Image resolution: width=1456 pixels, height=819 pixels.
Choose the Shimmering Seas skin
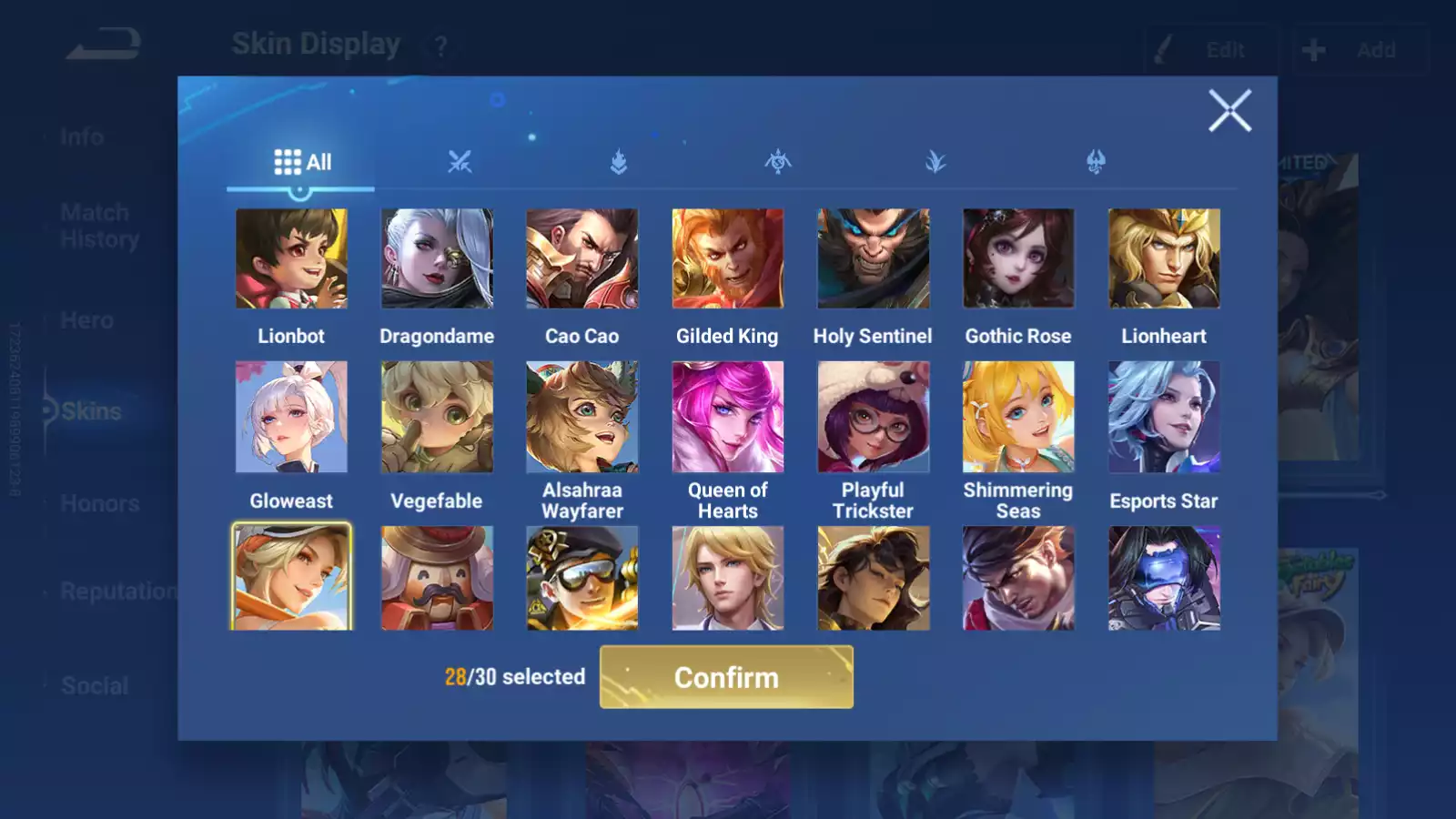pyautogui.click(x=1018, y=417)
